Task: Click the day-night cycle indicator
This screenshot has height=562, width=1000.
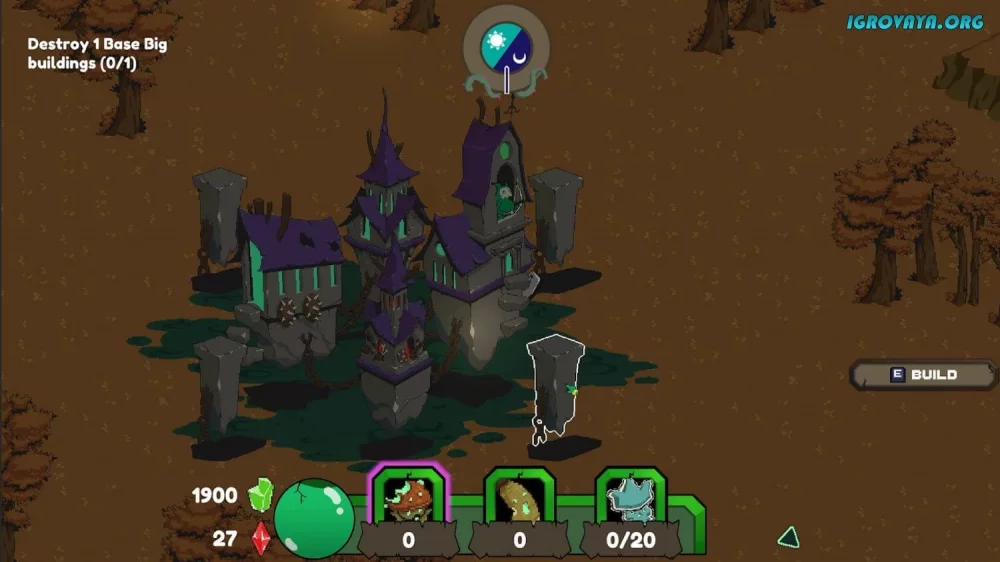Action: (x=506, y=46)
